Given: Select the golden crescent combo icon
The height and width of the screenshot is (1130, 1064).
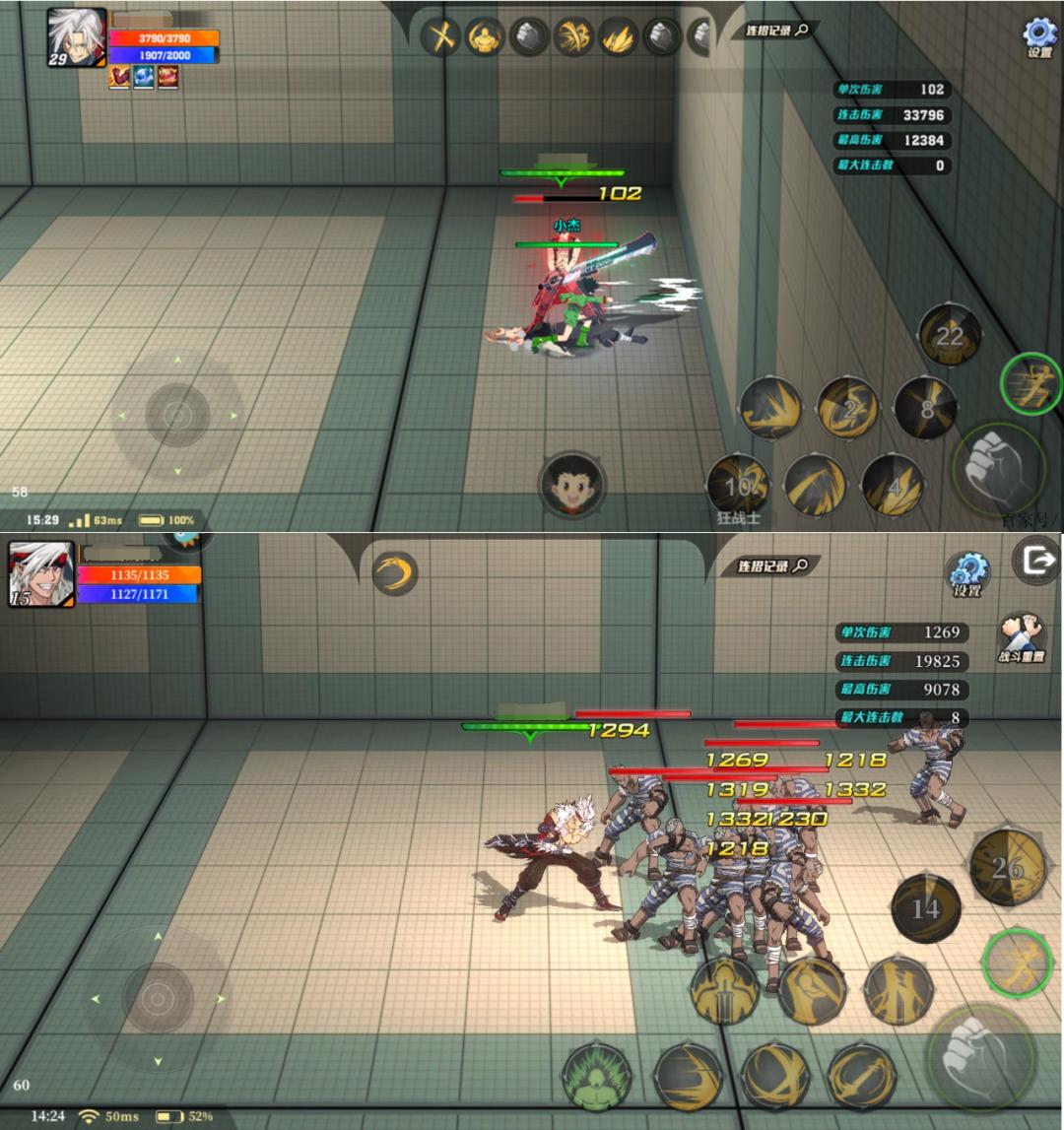Looking at the screenshot, I should point(395,572).
